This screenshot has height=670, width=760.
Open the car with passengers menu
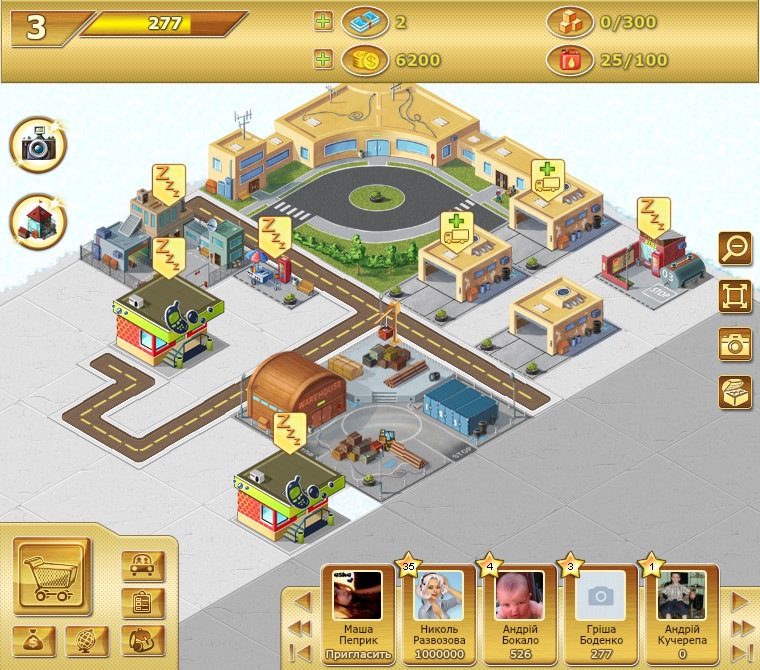(142, 566)
